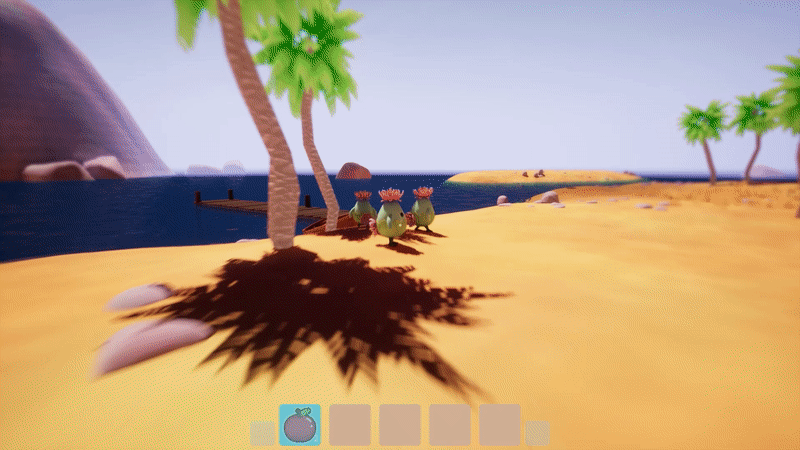800x450 pixels.
Task: Select the purple fruit hotbar slot
Action: click(299, 425)
